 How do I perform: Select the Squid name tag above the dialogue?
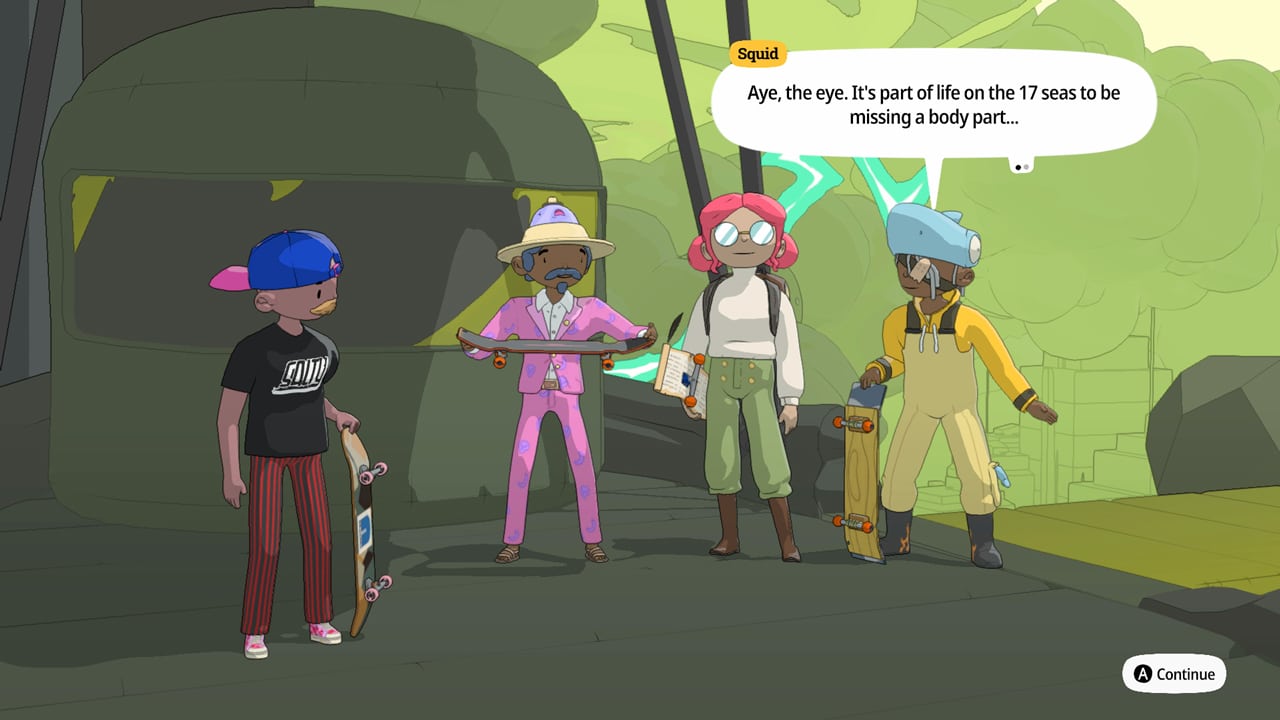coord(757,54)
